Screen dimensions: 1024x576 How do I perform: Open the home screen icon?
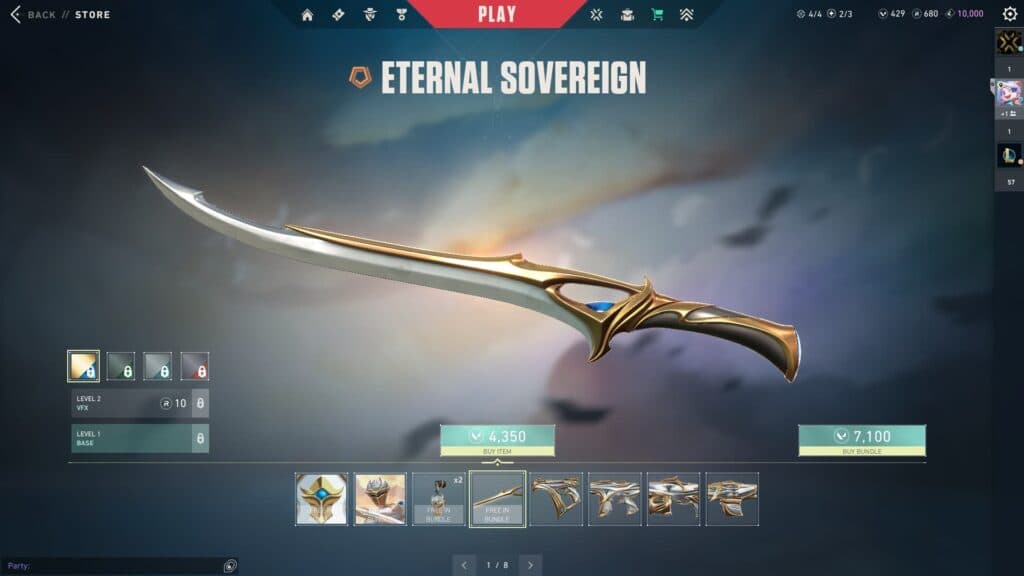pos(307,15)
